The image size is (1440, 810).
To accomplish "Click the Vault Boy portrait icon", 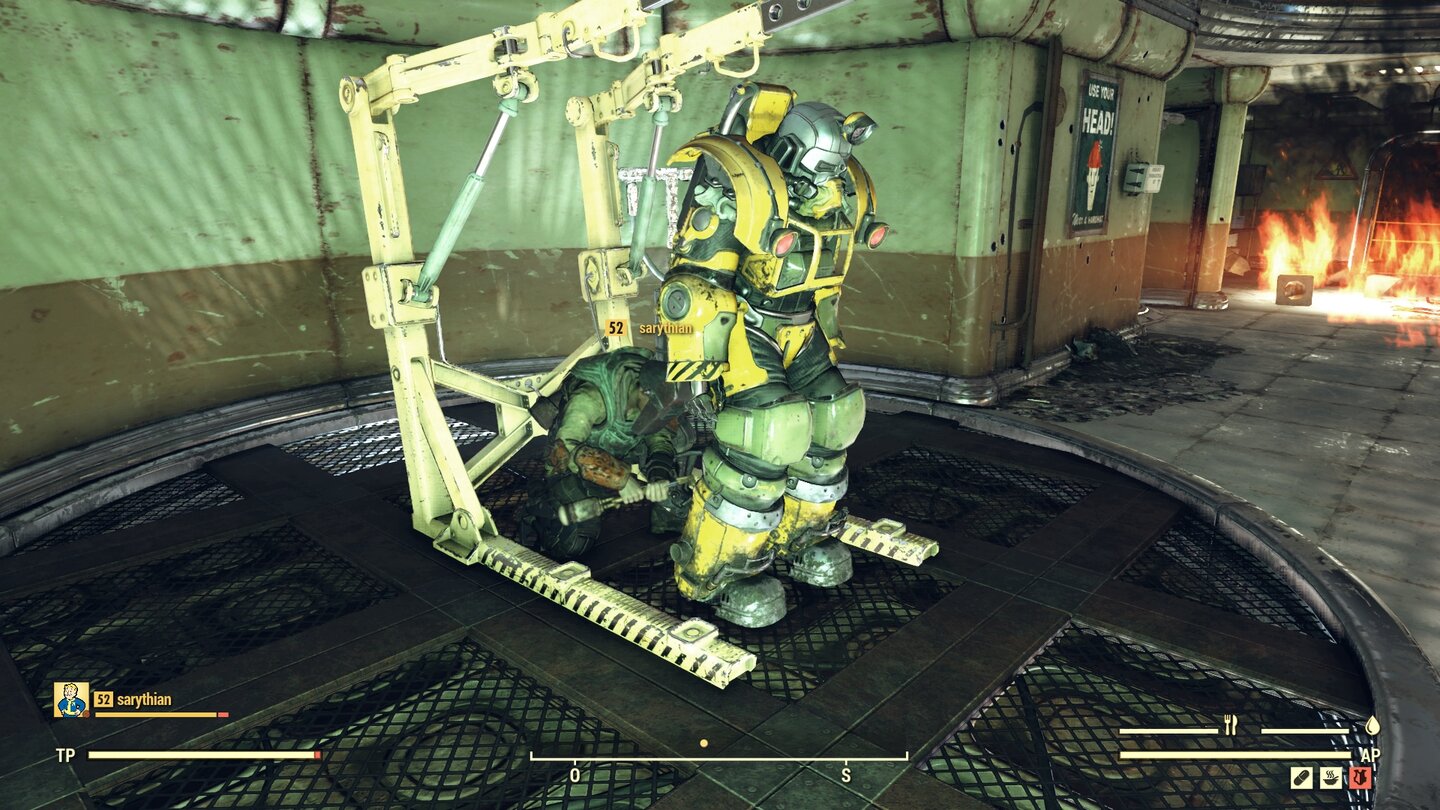I will [70, 700].
